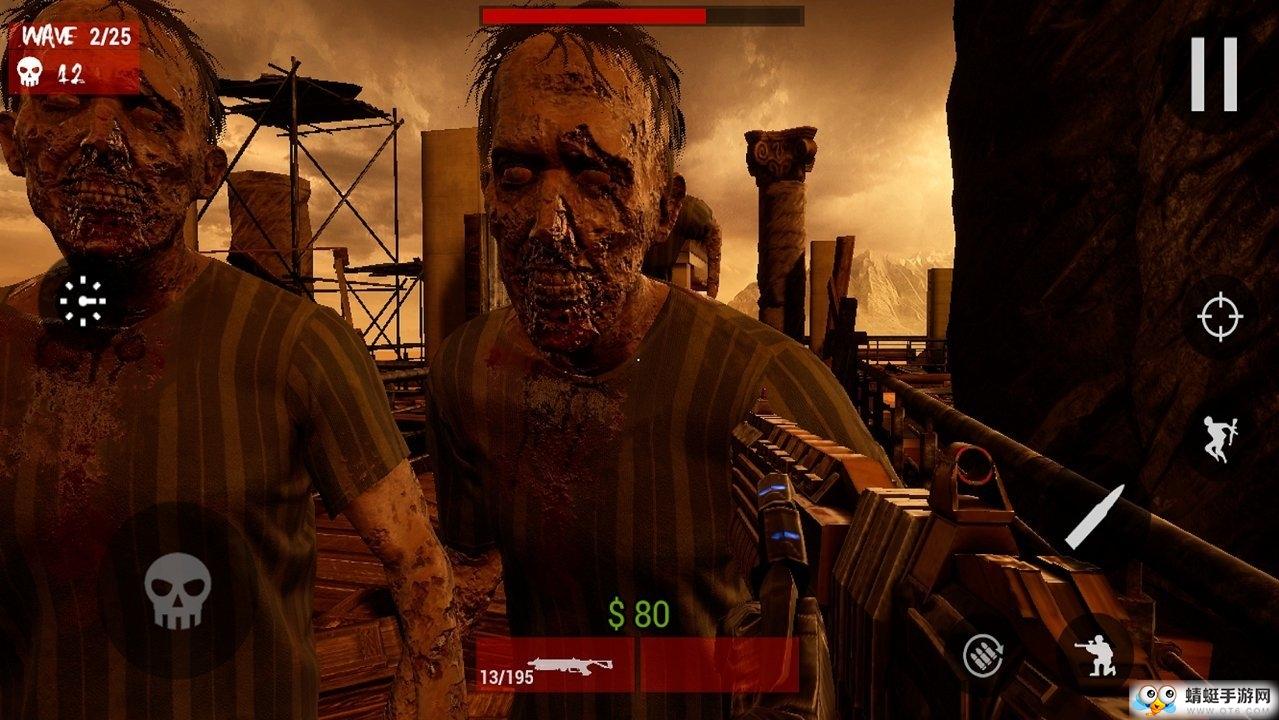
Task: Toggle crouch with the kneeling soldier icon
Action: click(1093, 654)
